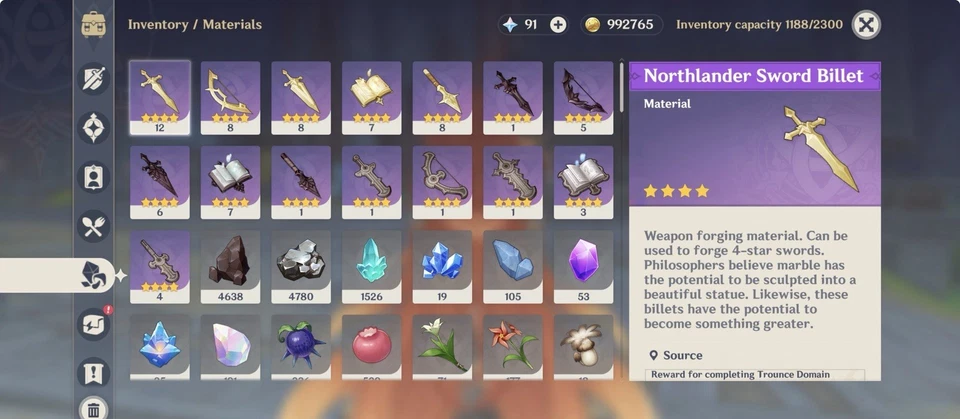Select the dark ore stack of 4638
This screenshot has width=960, height=419.
[x=231, y=265]
